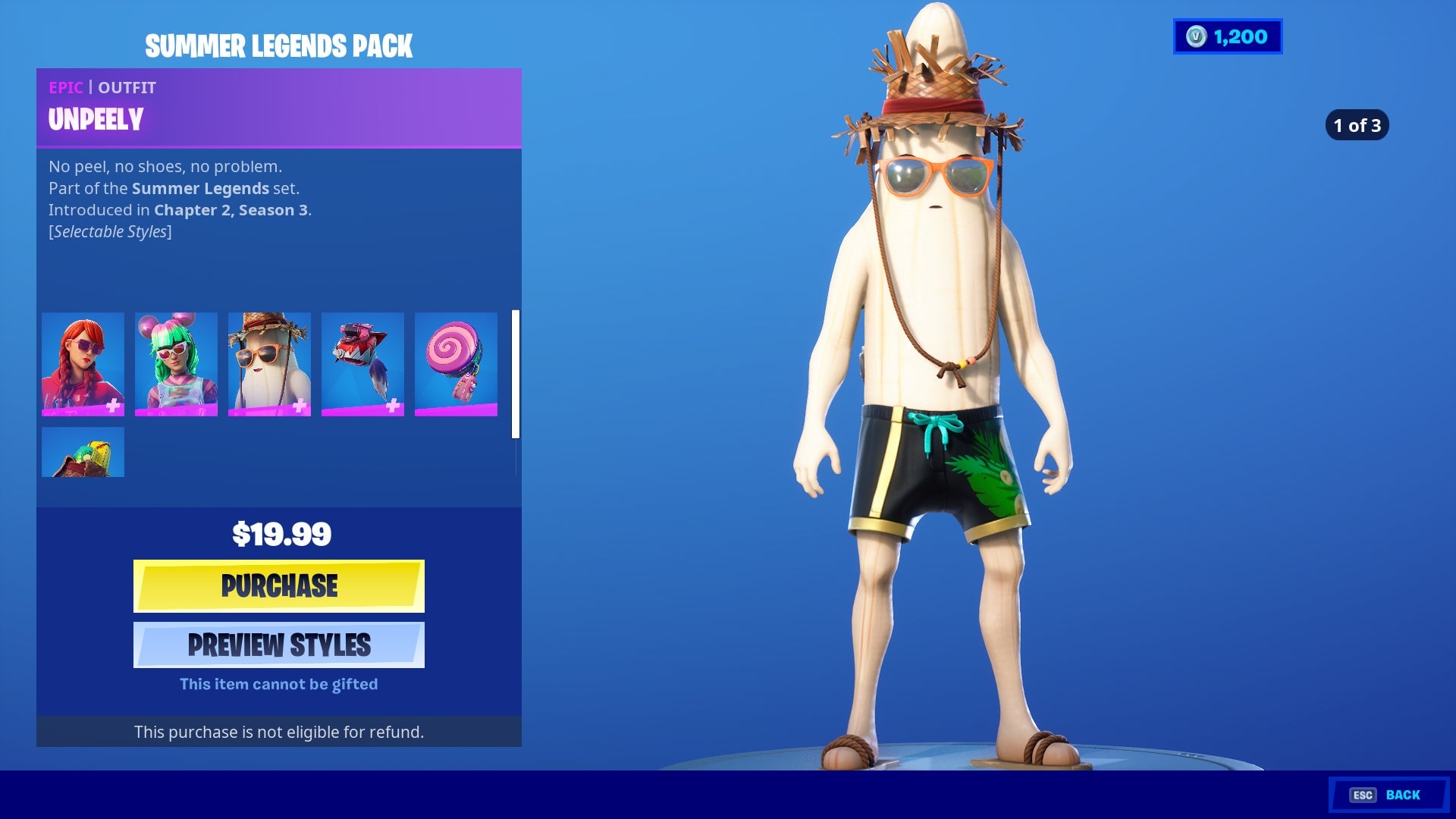Expand the 1 of 3 page indicator
This screenshot has height=819, width=1456.
point(1357,125)
